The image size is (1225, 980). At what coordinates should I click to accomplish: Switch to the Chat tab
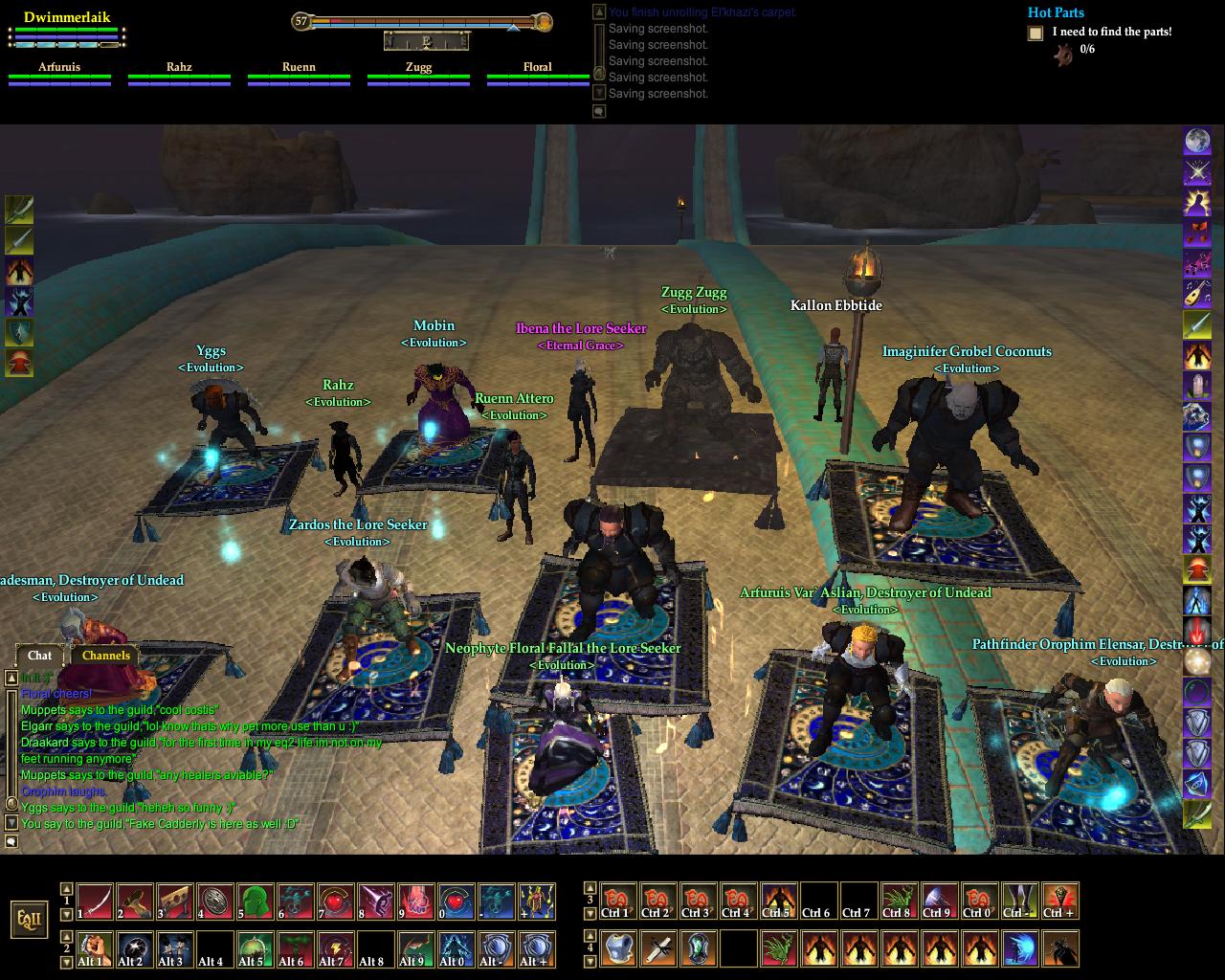[40, 656]
